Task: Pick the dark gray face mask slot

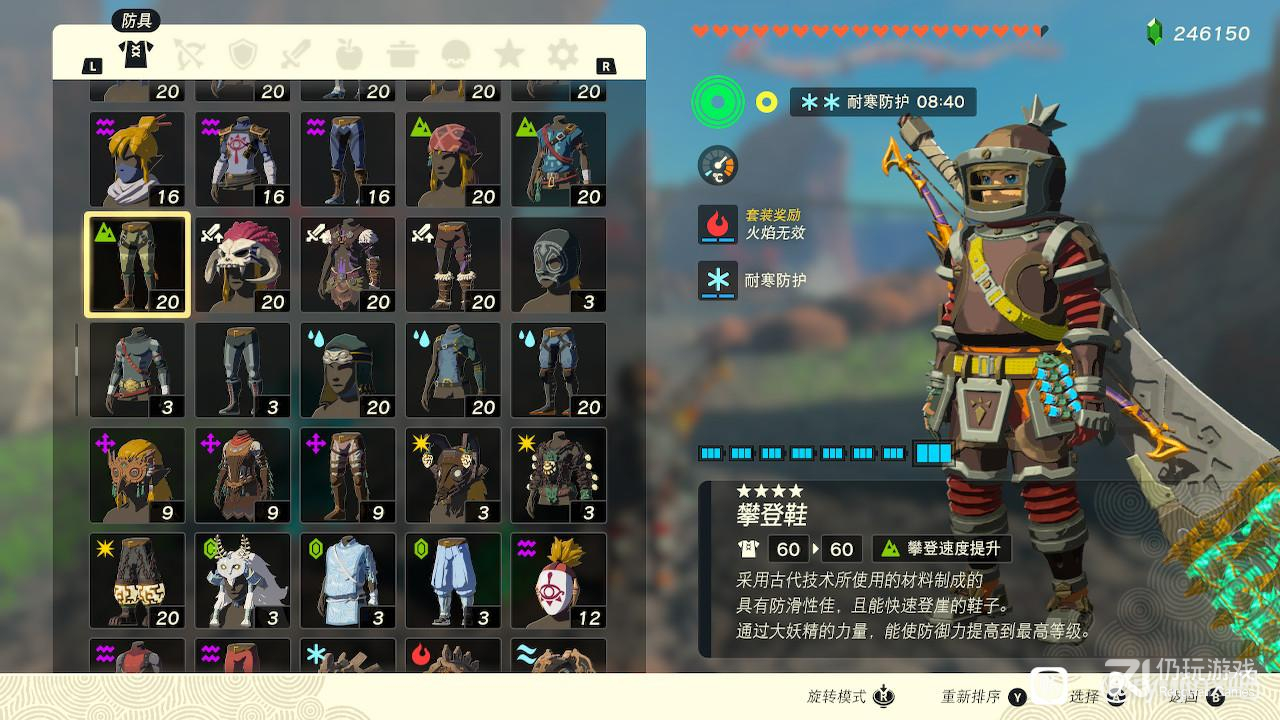Action: tap(558, 265)
